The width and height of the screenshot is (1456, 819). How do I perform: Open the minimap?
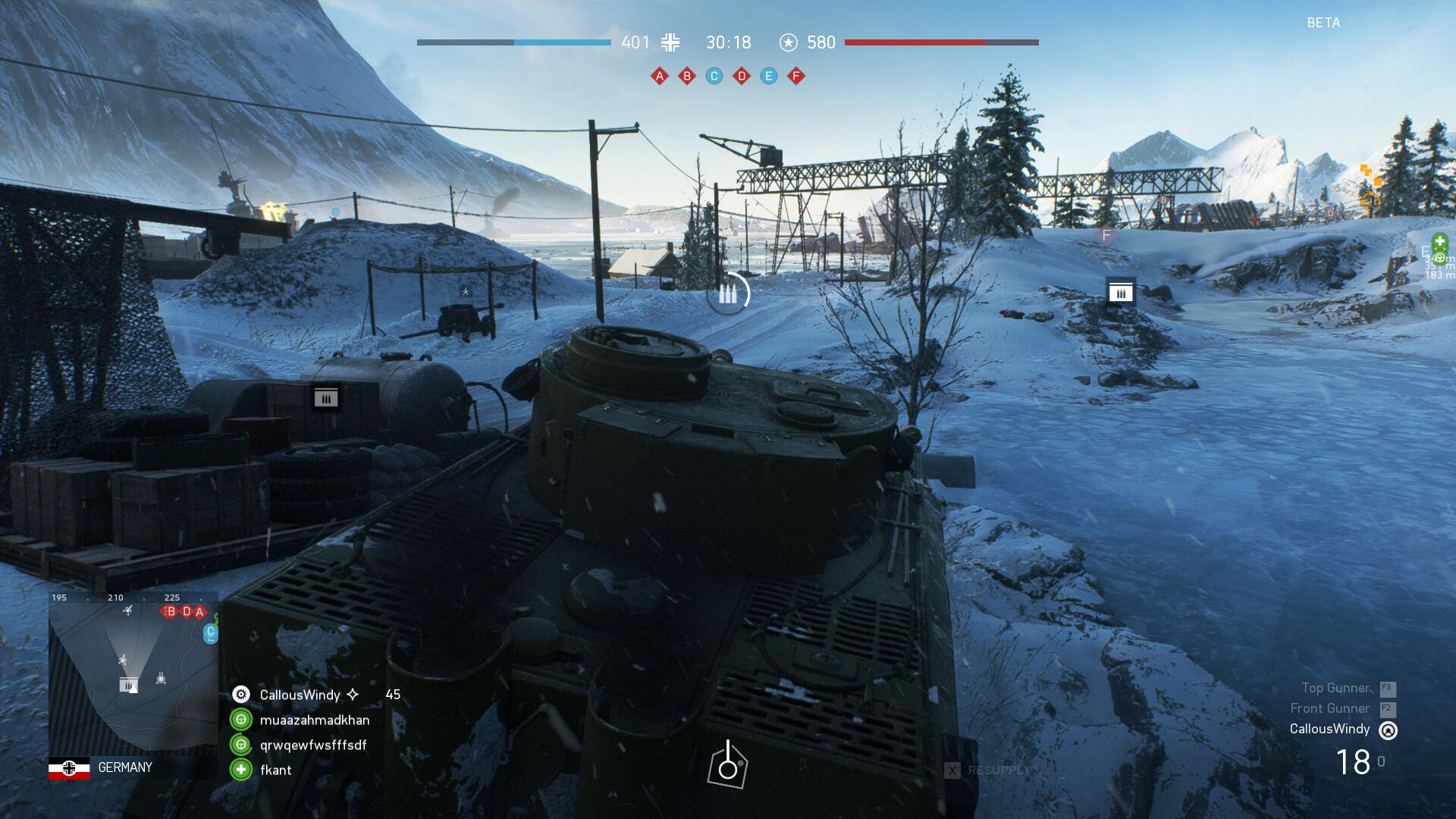pyautogui.click(x=133, y=673)
